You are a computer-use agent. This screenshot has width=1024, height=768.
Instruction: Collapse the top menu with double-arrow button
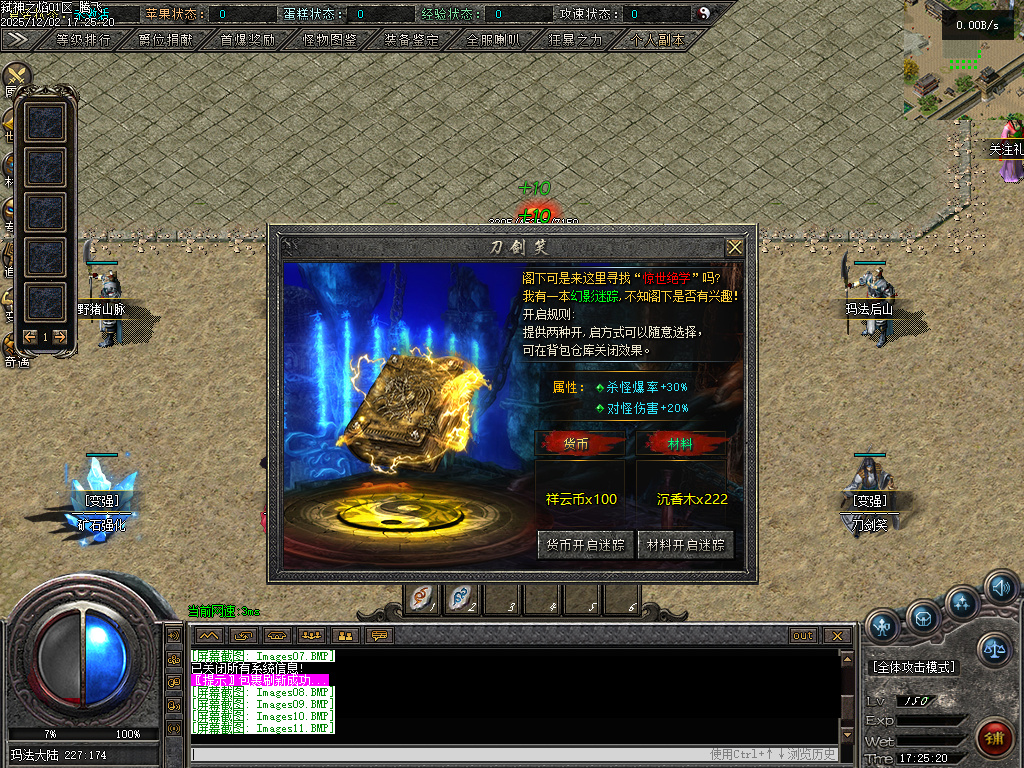[17, 39]
